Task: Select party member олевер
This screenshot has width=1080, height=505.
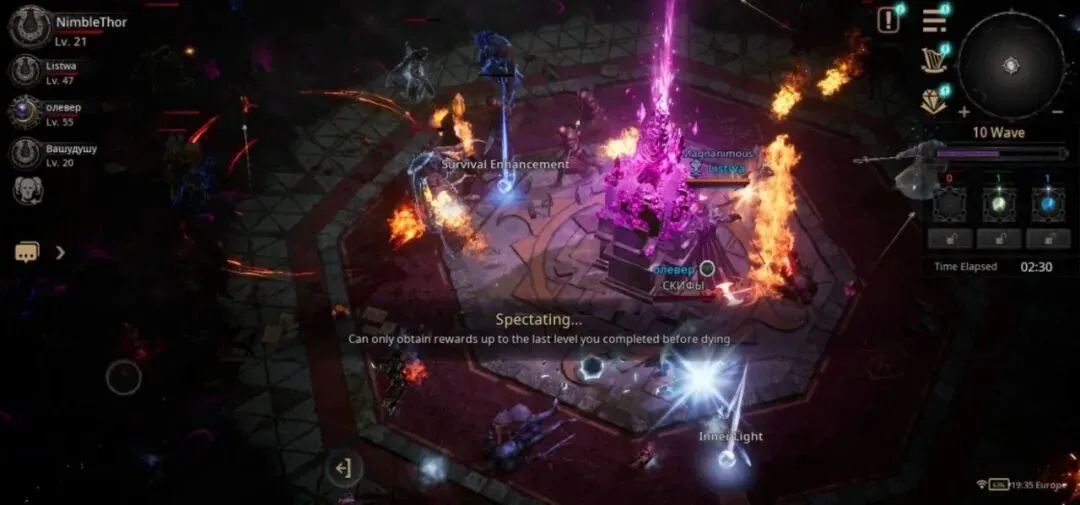Action: [x=25, y=112]
